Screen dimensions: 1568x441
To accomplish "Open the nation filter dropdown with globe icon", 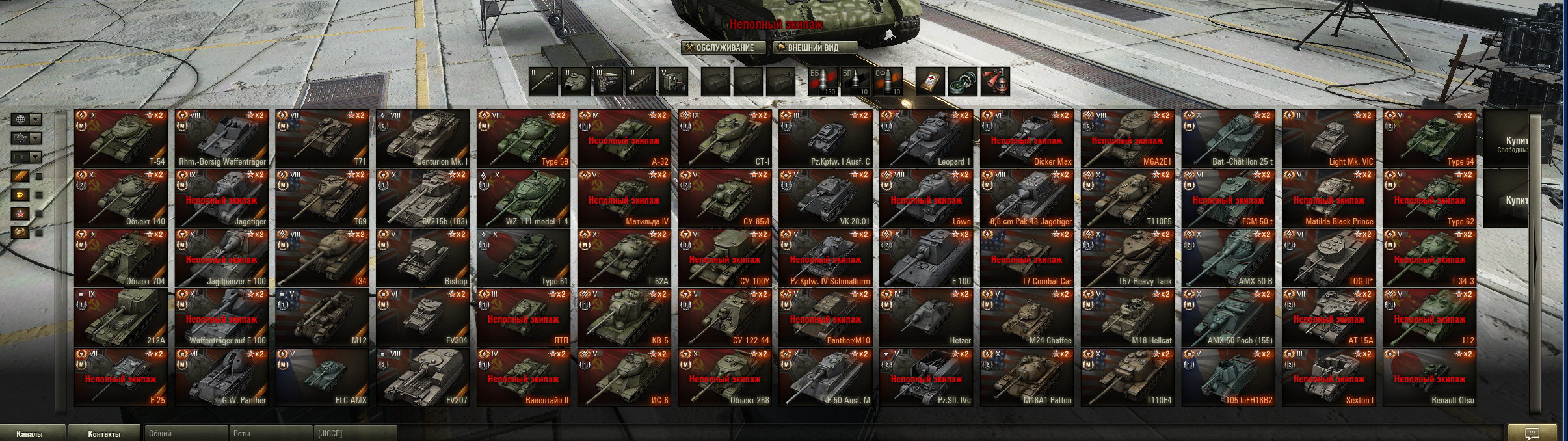I will coord(27,119).
